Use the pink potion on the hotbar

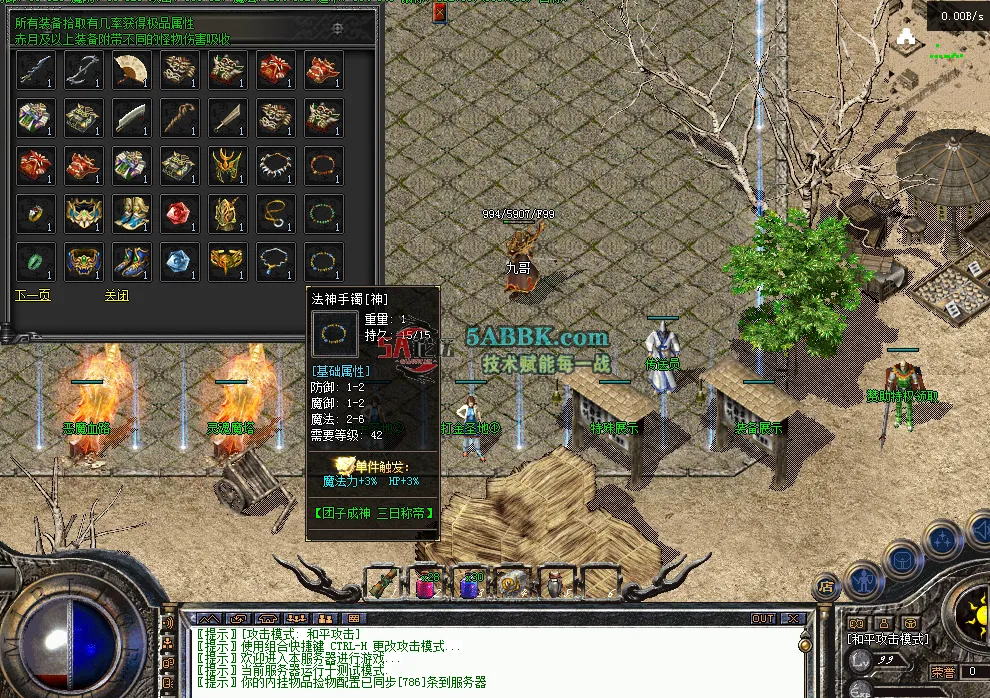click(427, 582)
